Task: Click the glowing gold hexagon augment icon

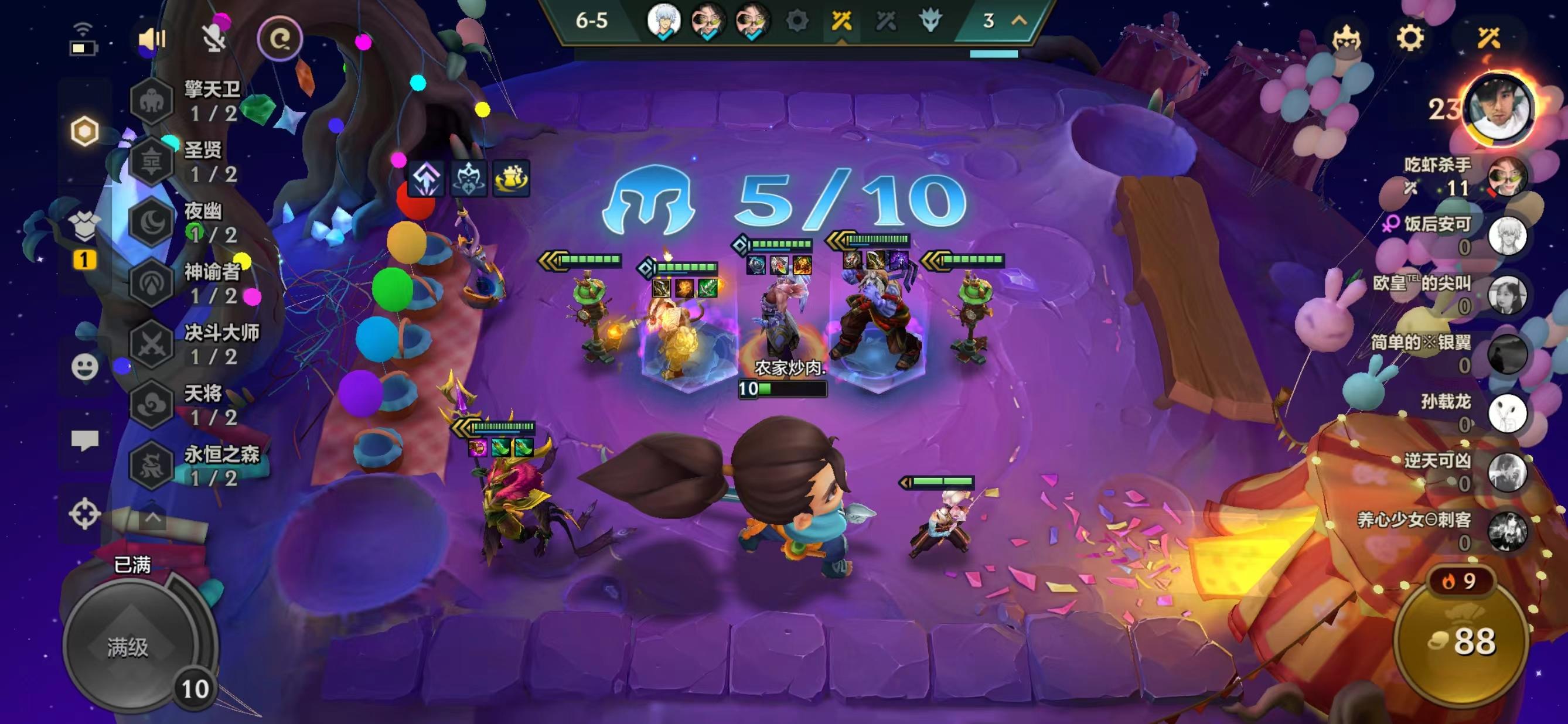Action: click(85, 129)
